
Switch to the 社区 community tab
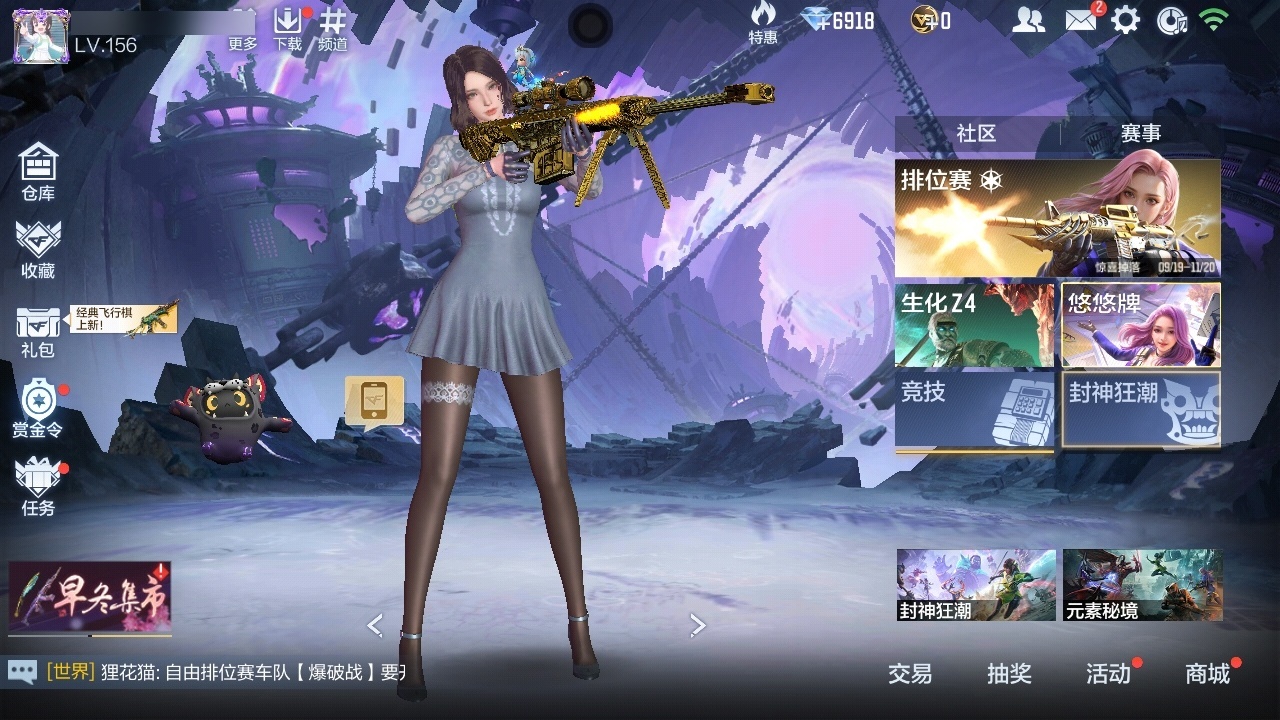coord(976,133)
